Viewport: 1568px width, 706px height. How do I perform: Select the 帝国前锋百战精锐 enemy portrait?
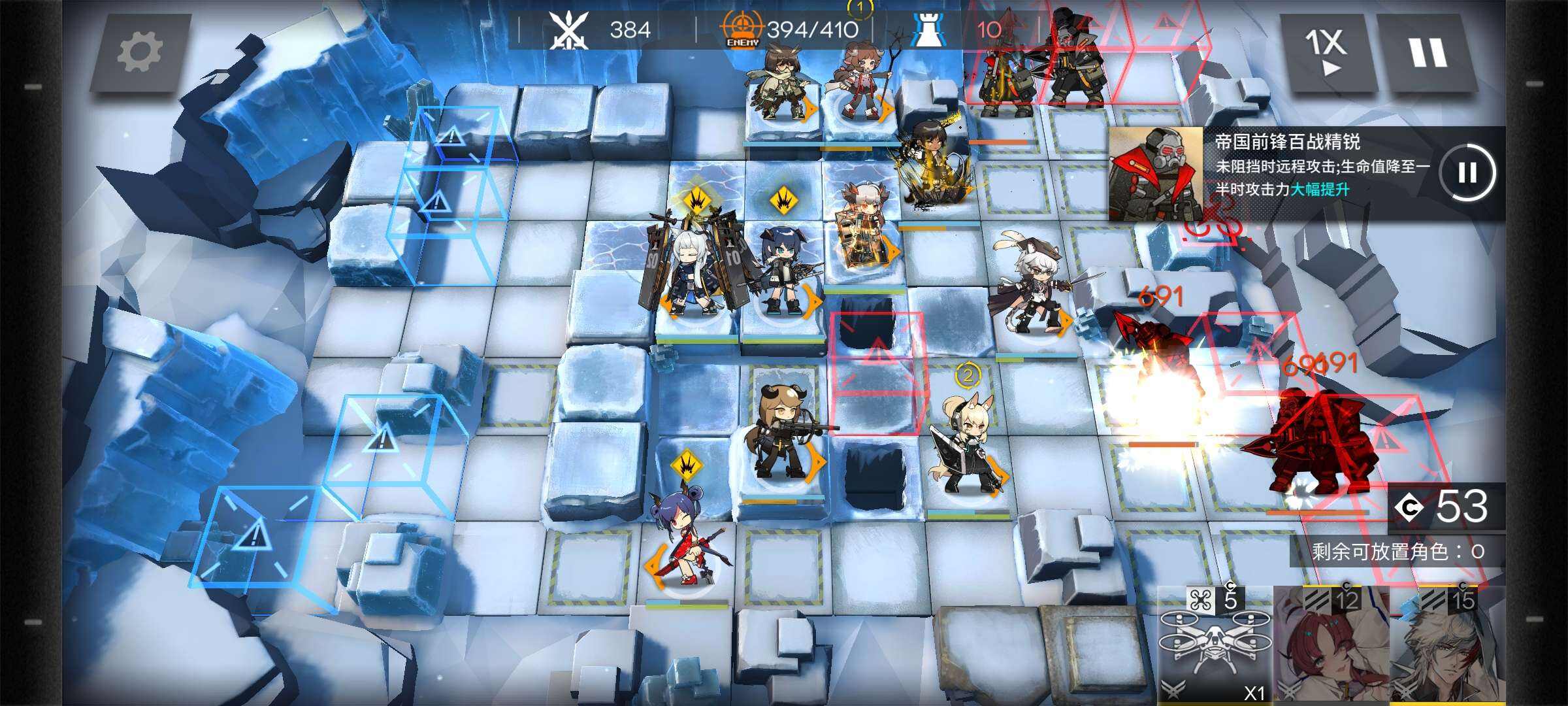coord(1156,174)
